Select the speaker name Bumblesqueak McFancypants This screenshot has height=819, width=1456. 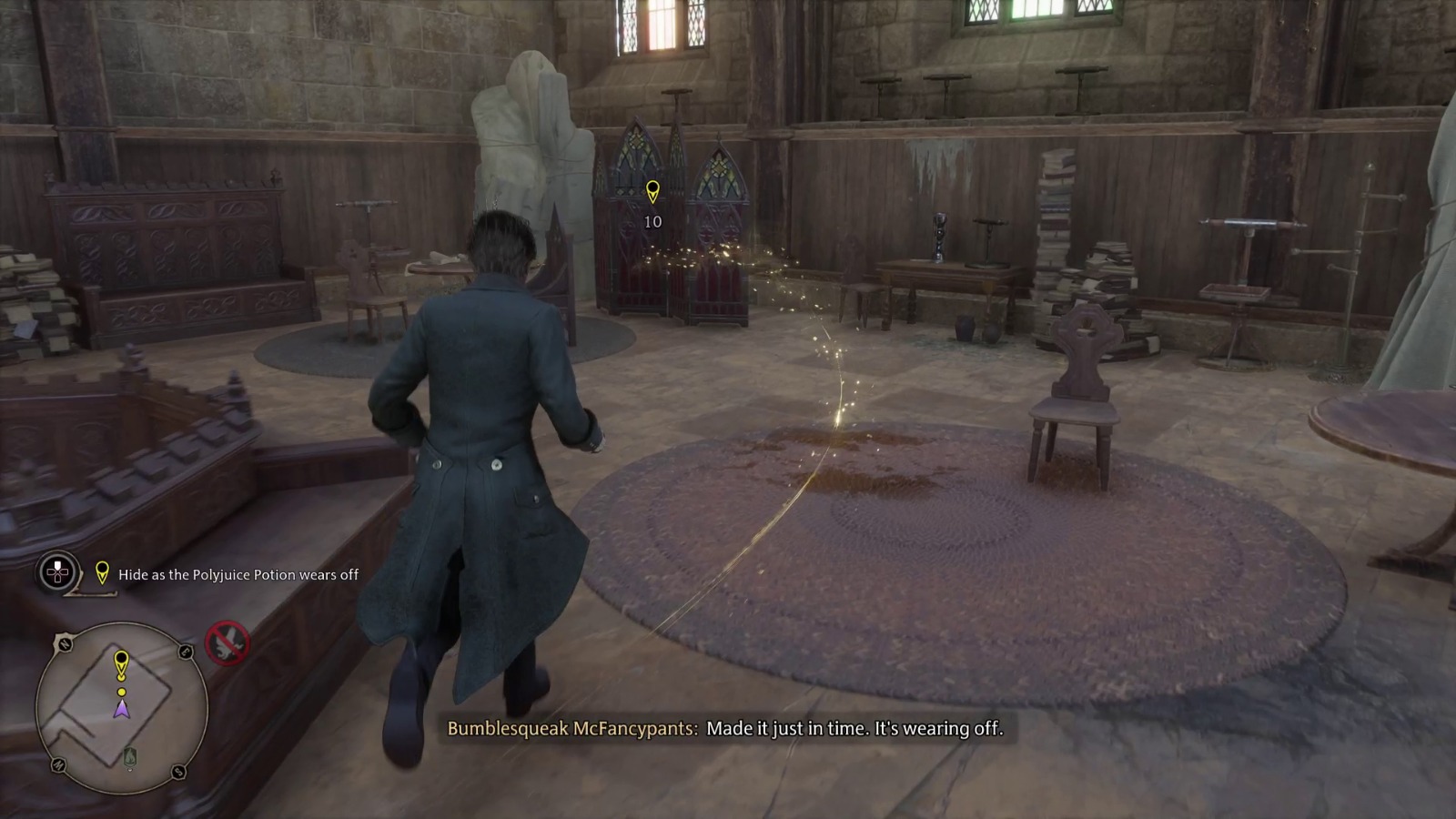(571, 728)
